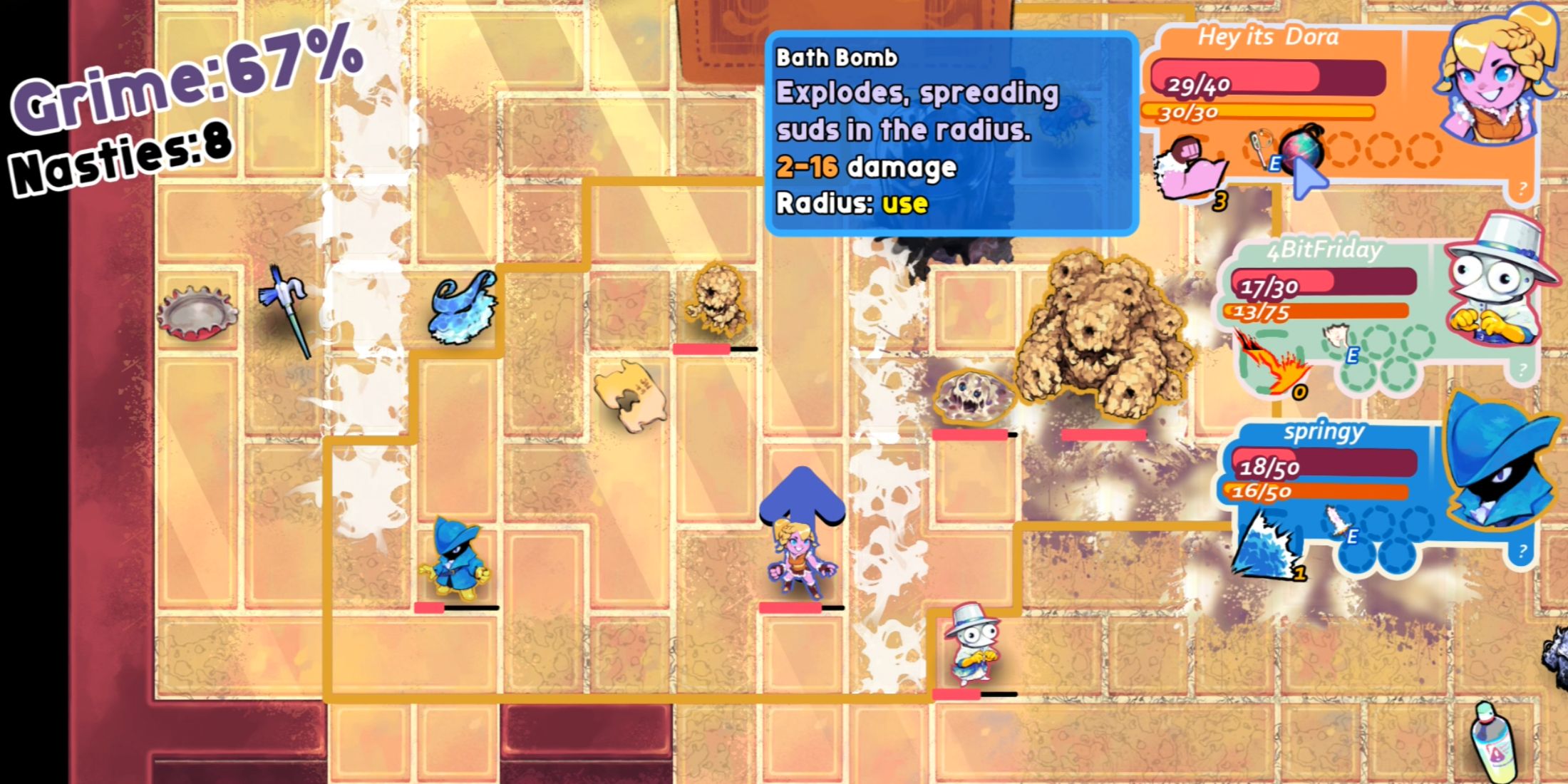Select Dora's equipped bubble wand item
The image size is (1568, 784).
tap(1260, 148)
